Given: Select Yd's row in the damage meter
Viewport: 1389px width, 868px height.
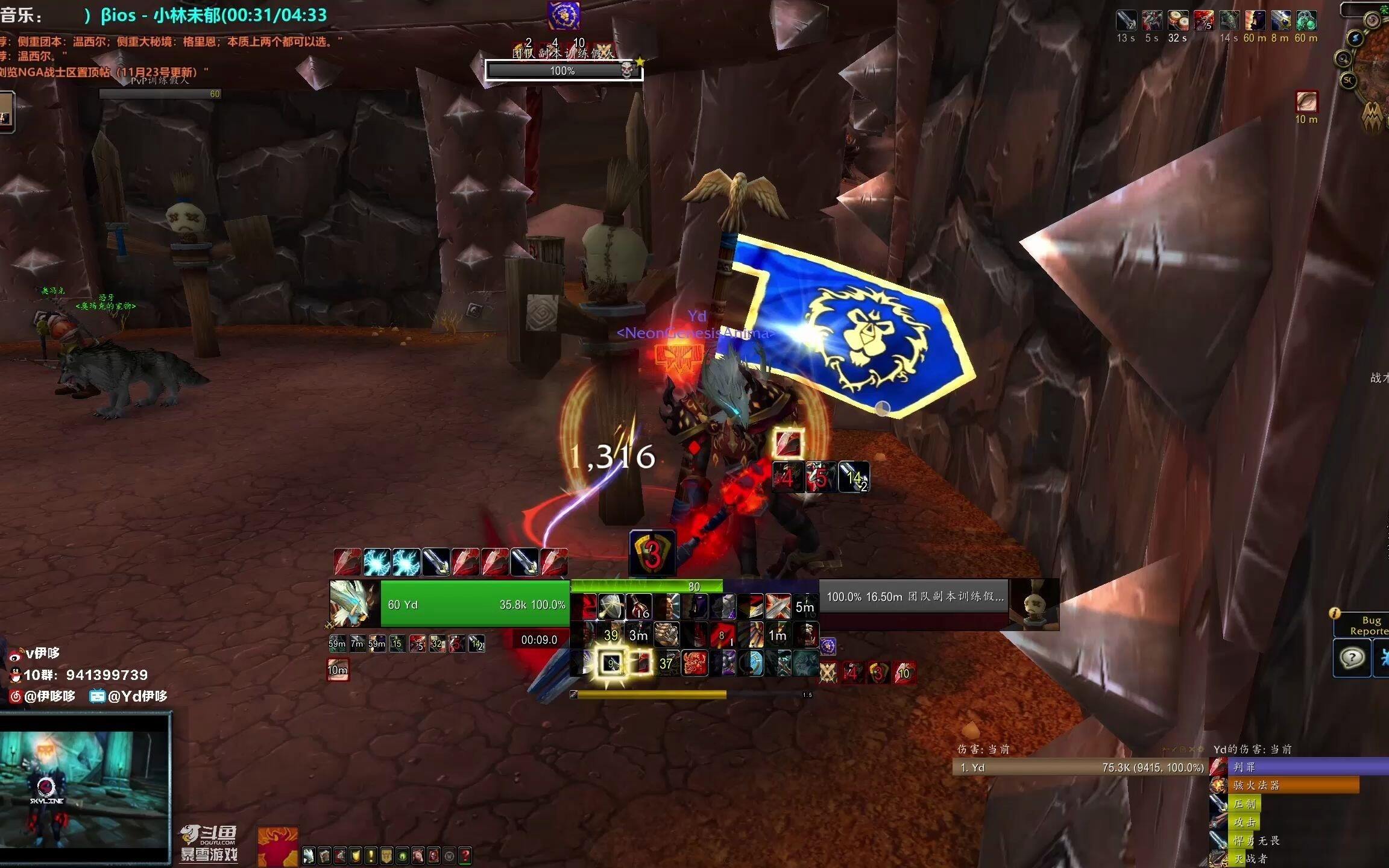Looking at the screenshot, I should click(1079, 767).
